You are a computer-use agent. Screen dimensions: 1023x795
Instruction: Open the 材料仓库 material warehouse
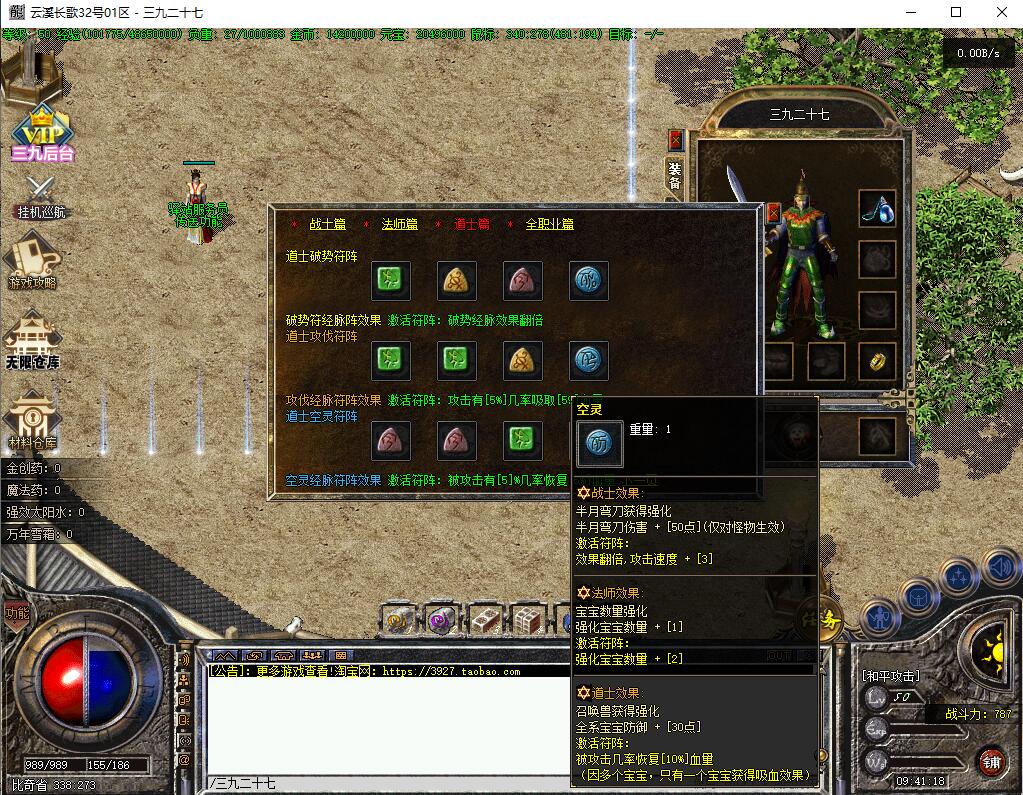tap(33, 420)
